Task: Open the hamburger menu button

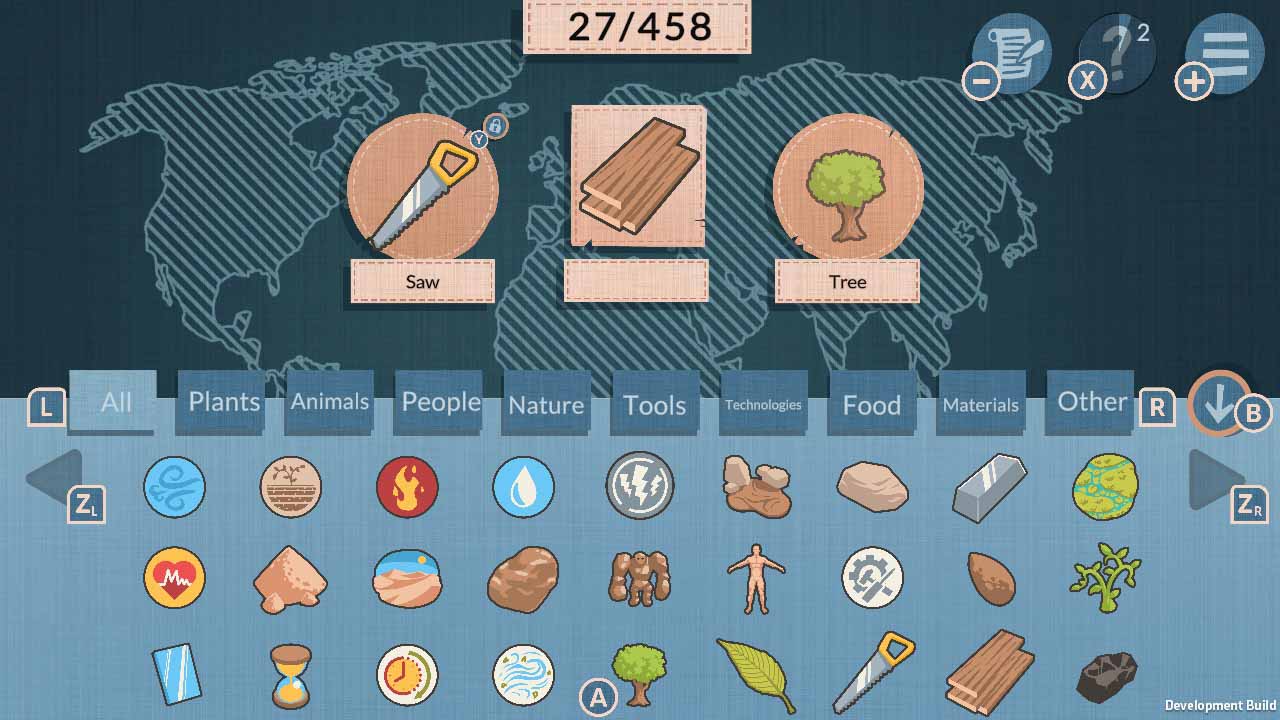Action: click(1224, 52)
